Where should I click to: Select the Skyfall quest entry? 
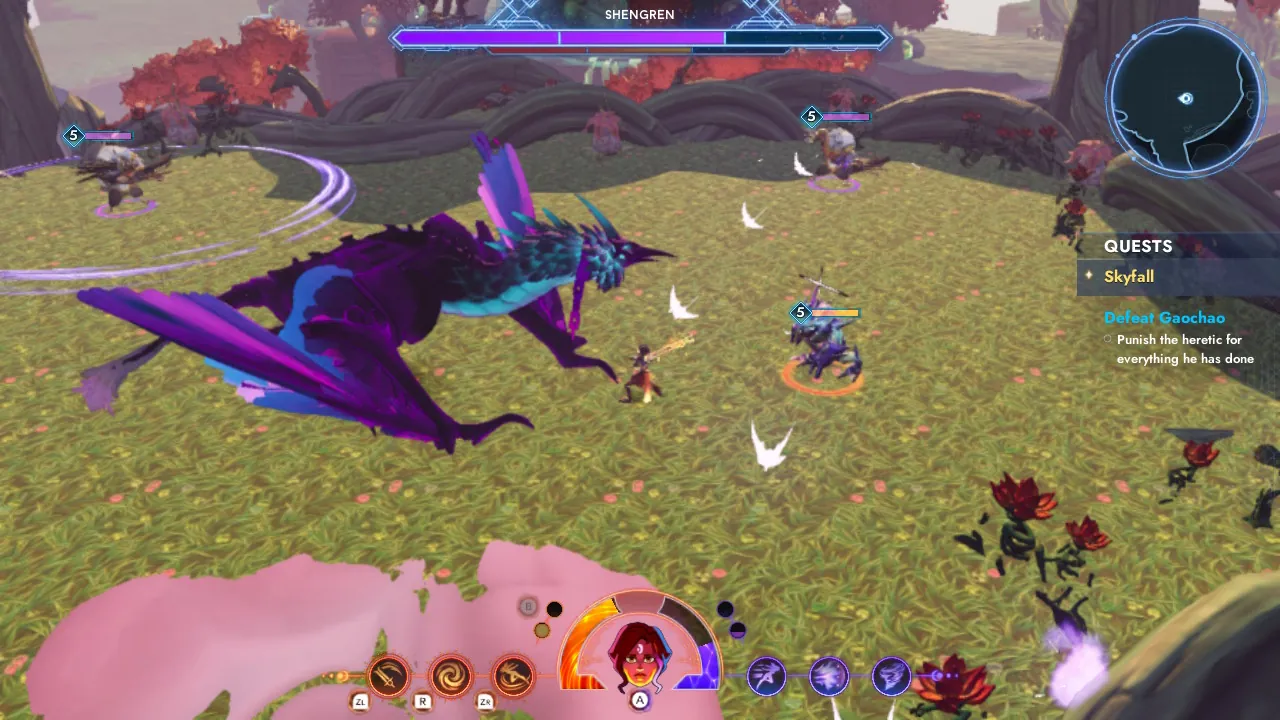(1129, 277)
